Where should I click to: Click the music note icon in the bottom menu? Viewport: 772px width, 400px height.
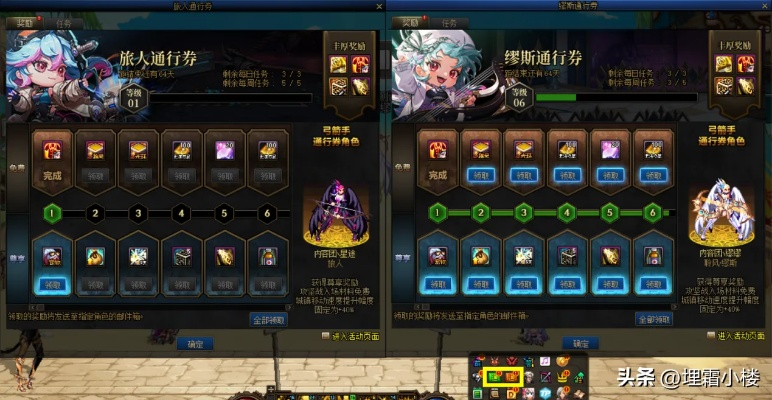pyautogui.click(x=546, y=360)
